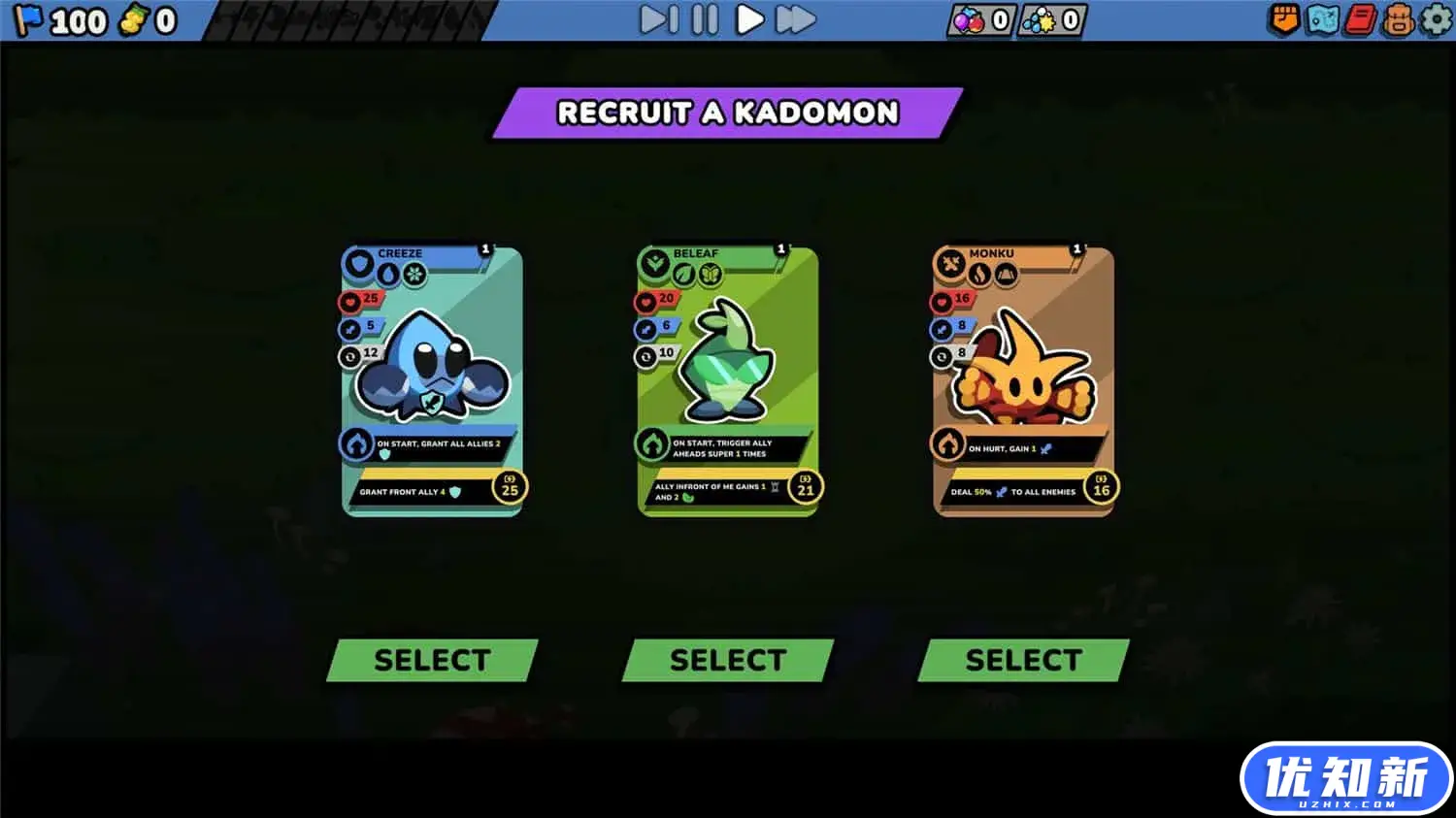Select the Creeze card to recruit
Image resolution: width=1456 pixels, height=818 pixels.
(431, 660)
